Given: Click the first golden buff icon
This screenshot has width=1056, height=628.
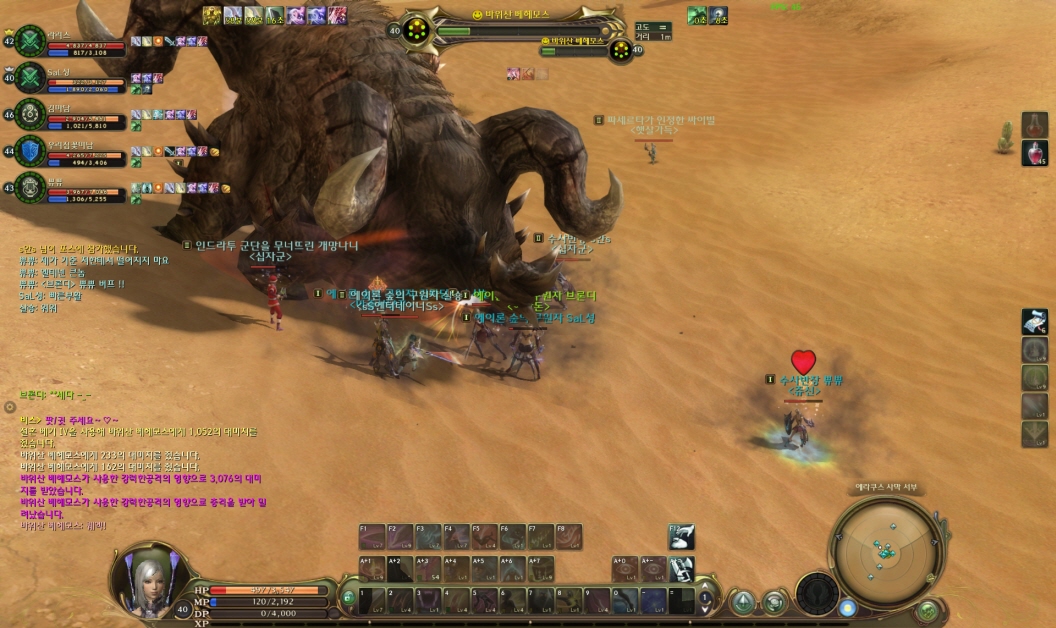Looking at the screenshot, I should pyautogui.click(x=212, y=15).
